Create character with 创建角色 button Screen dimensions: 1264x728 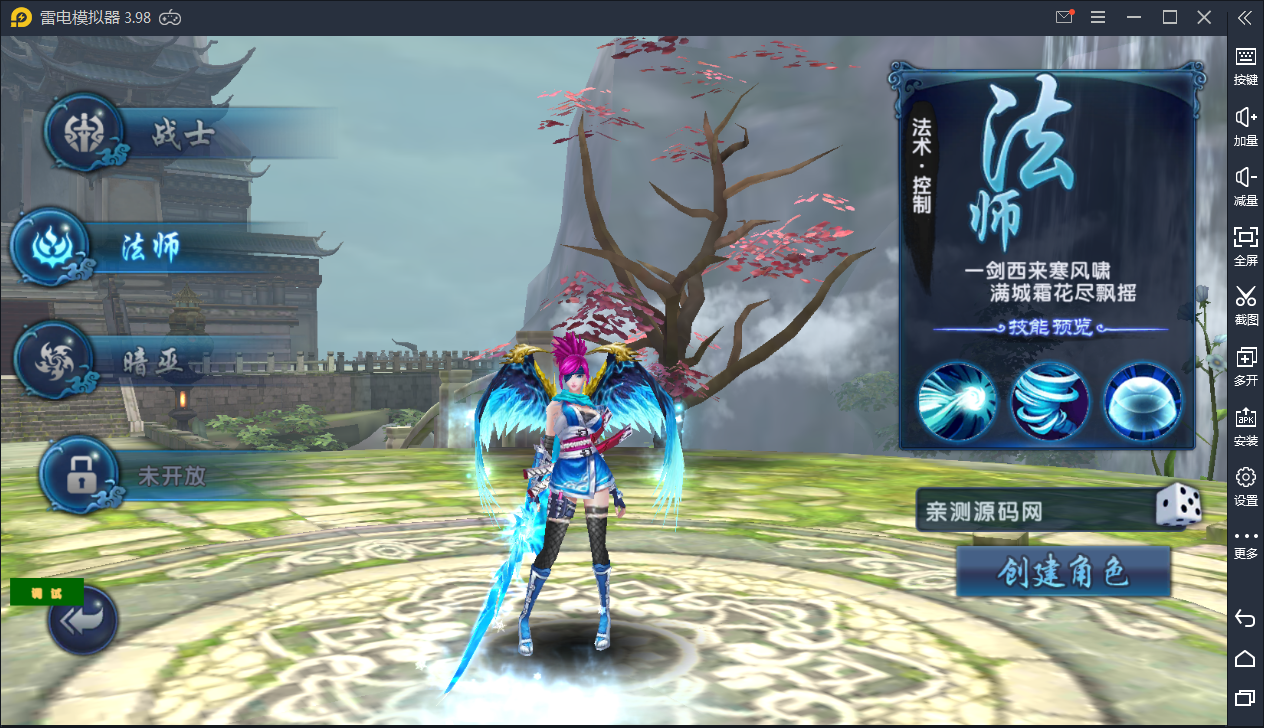1063,572
